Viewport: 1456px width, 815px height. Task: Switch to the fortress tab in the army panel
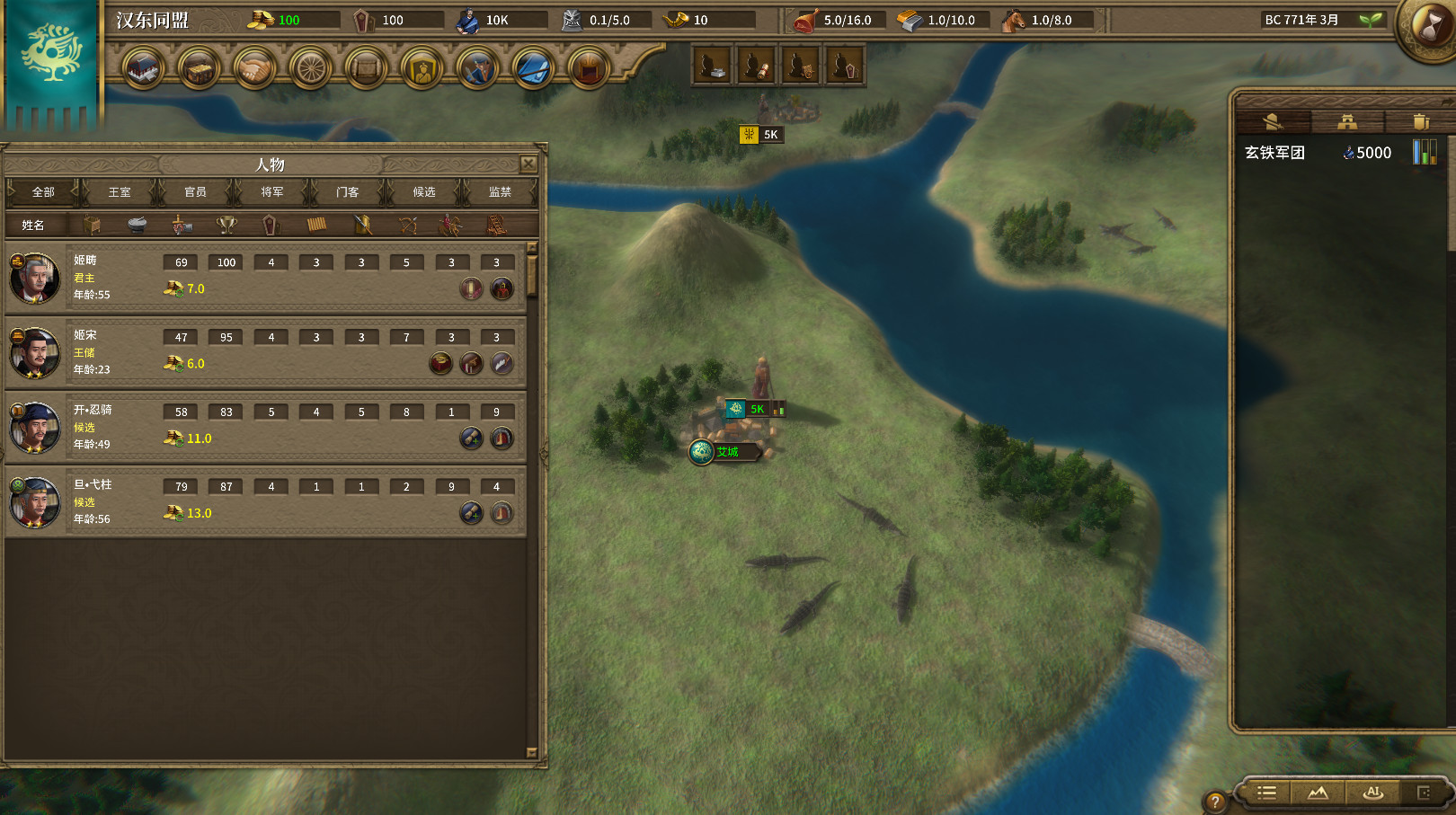1345,121
